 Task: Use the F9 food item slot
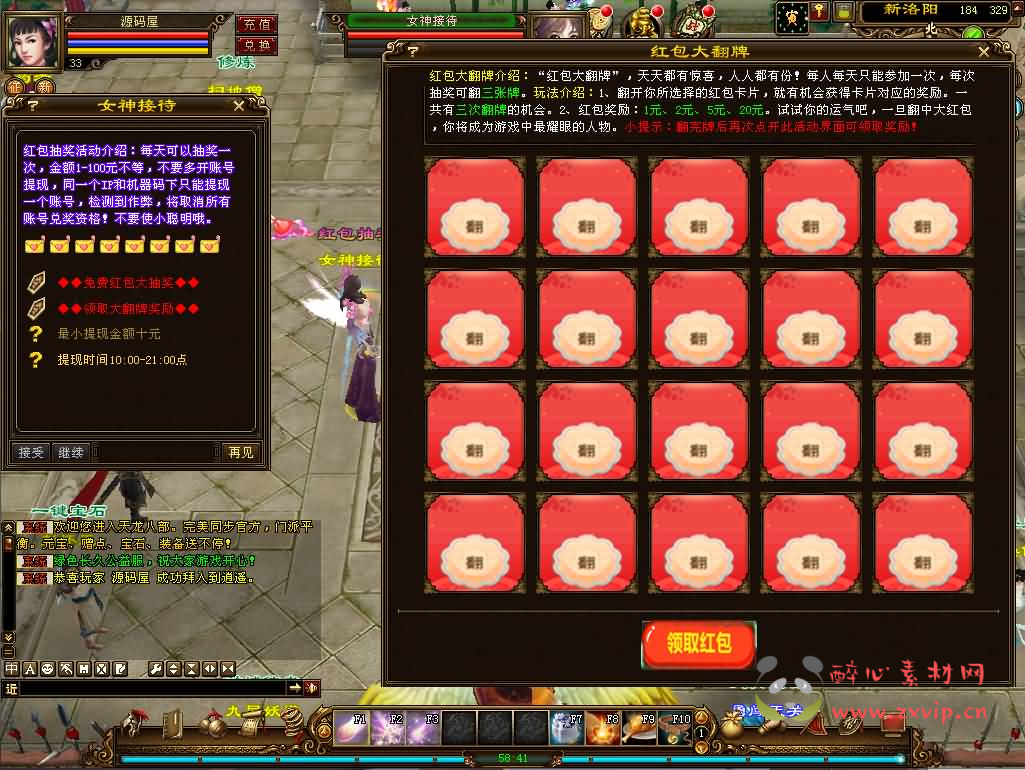(638, 727)
